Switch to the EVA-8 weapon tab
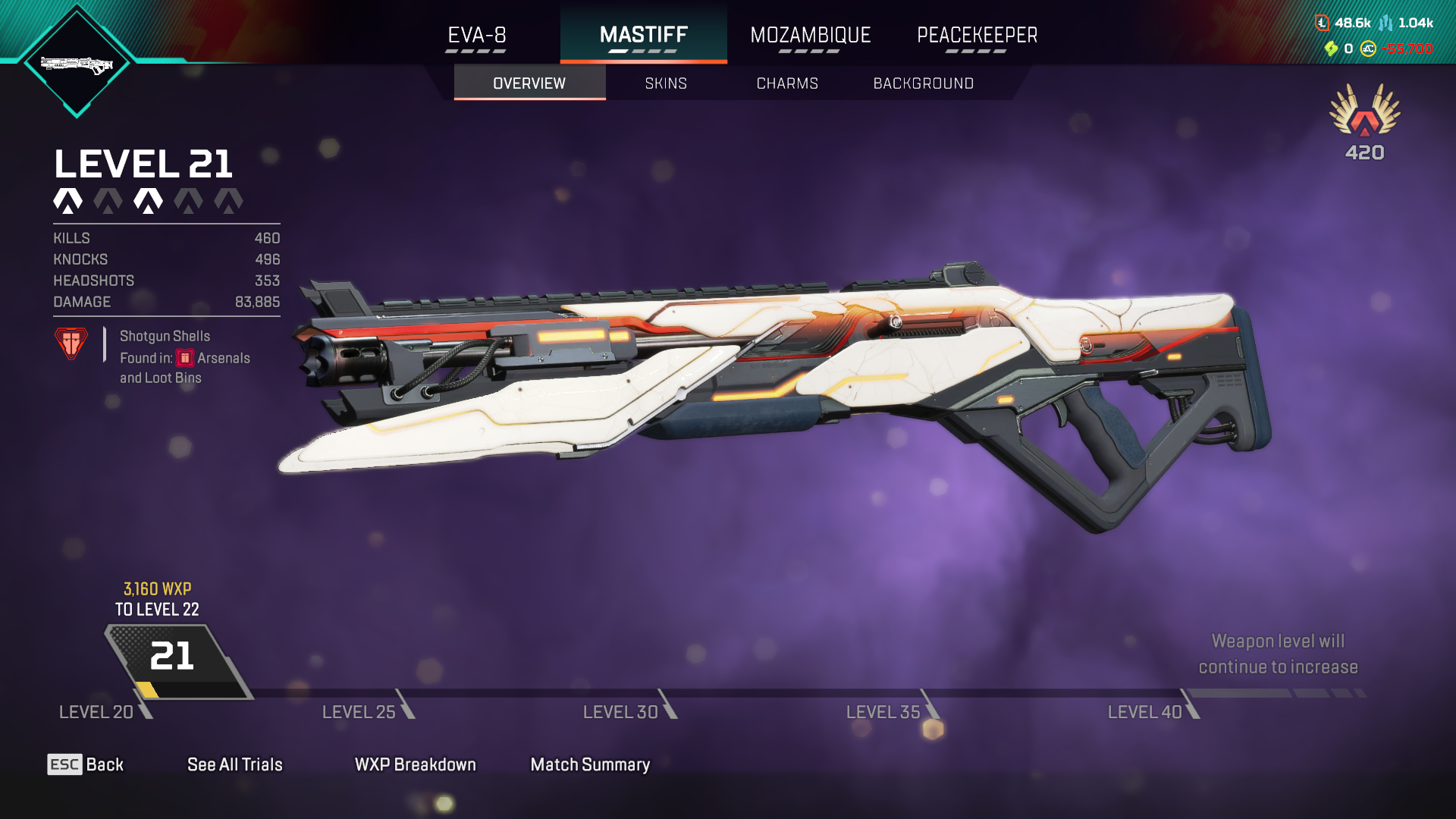Image resolution: width=1456 pixels, height=819 pixels. [476, 35]
